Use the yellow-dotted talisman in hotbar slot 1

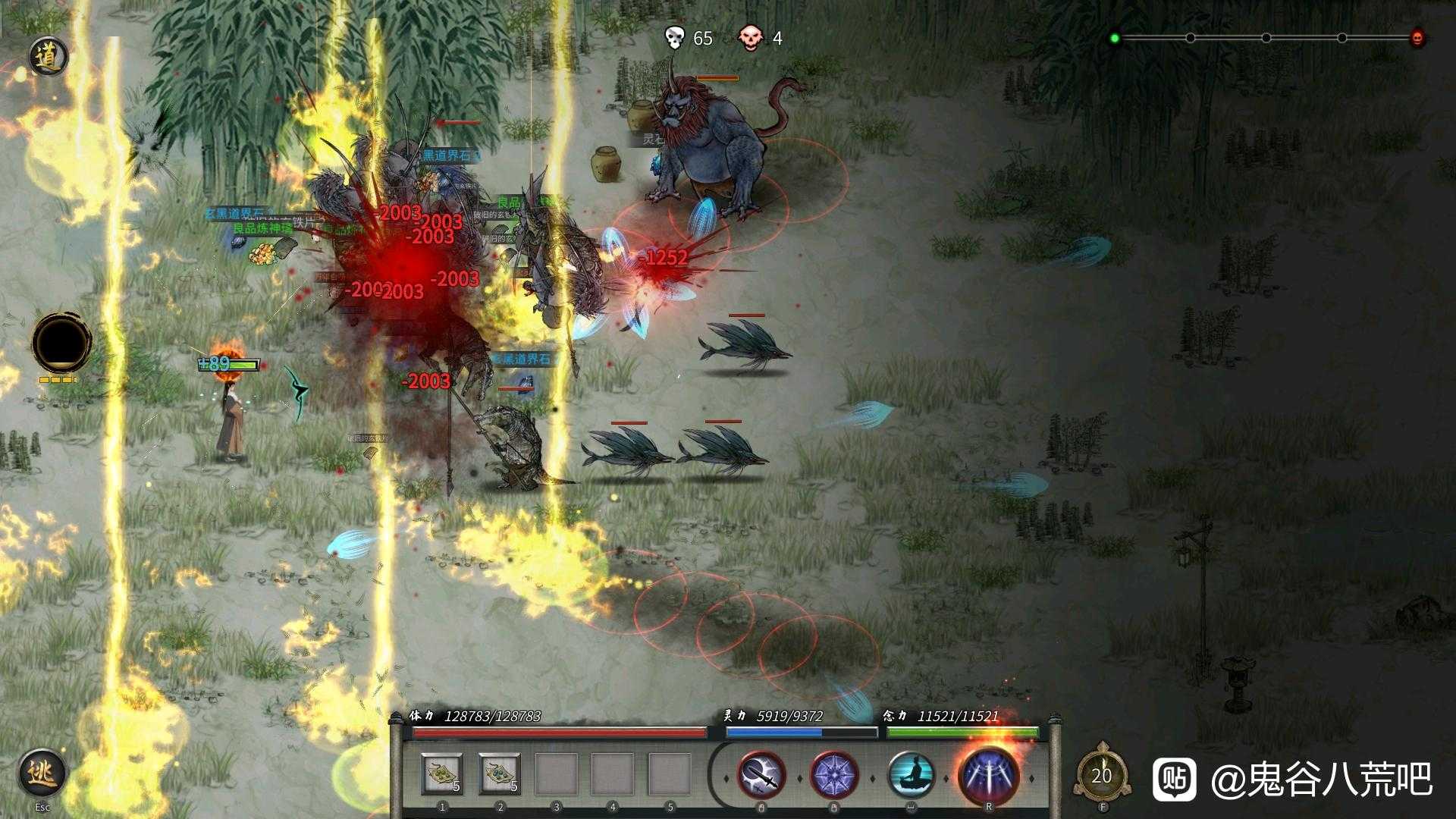point(442,774)
